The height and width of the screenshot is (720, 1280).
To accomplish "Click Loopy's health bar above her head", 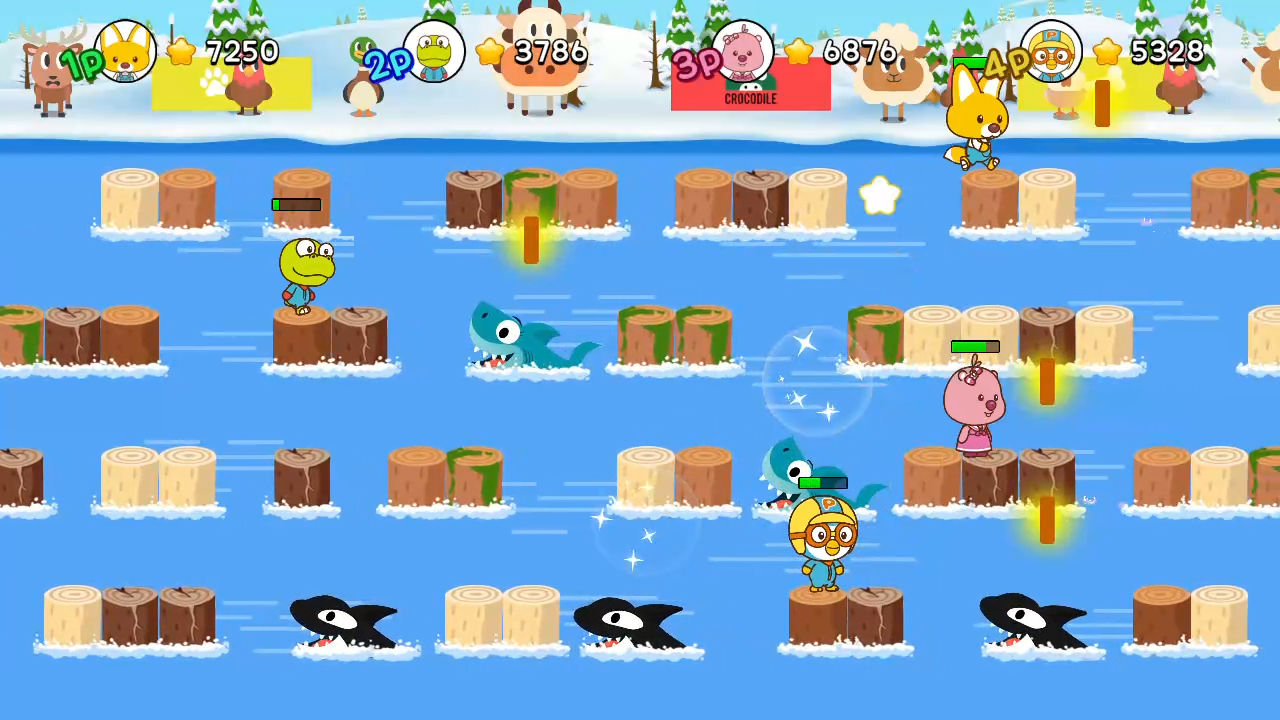I will coord(974,346).
